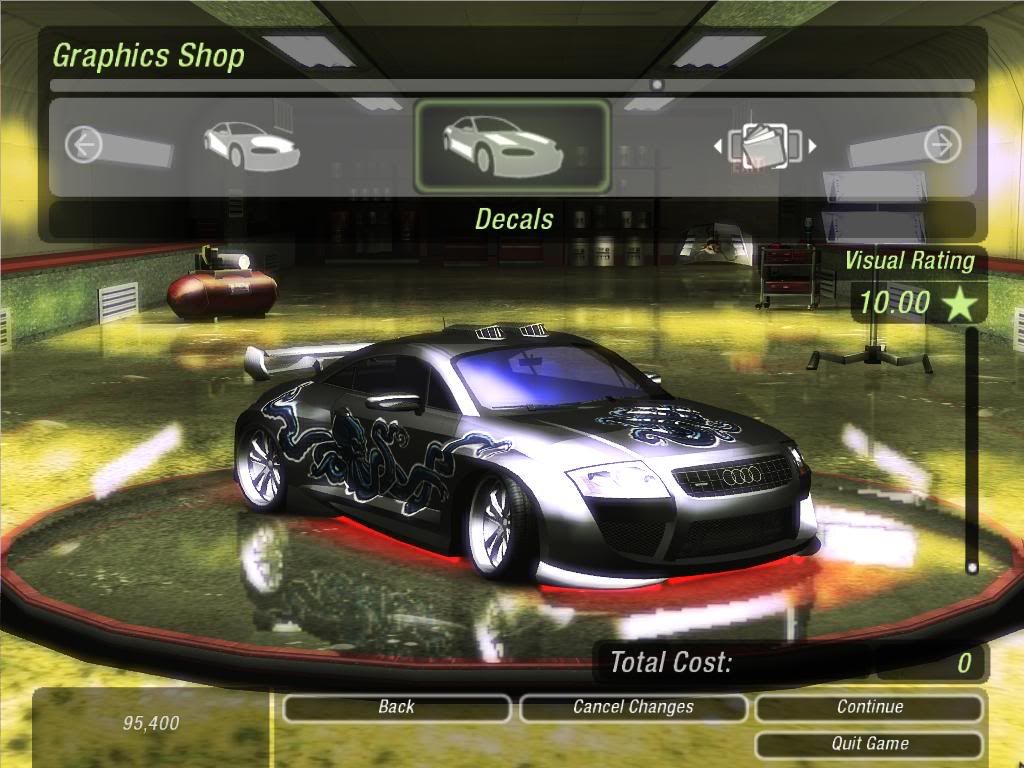Continue from the Graphics Shop
1024x768 pixels.
pyautogui.click(x=869, y=708)
